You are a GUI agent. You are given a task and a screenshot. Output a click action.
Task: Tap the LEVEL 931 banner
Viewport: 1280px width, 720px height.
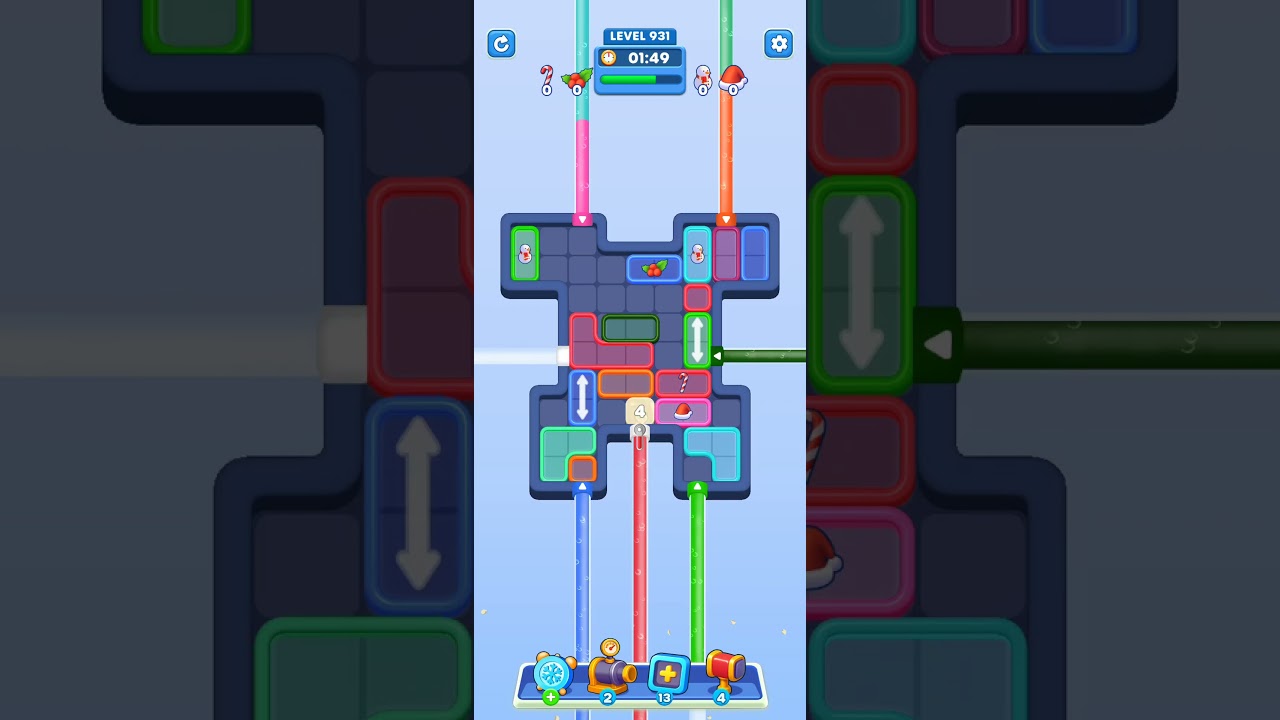tap(640, 36)
